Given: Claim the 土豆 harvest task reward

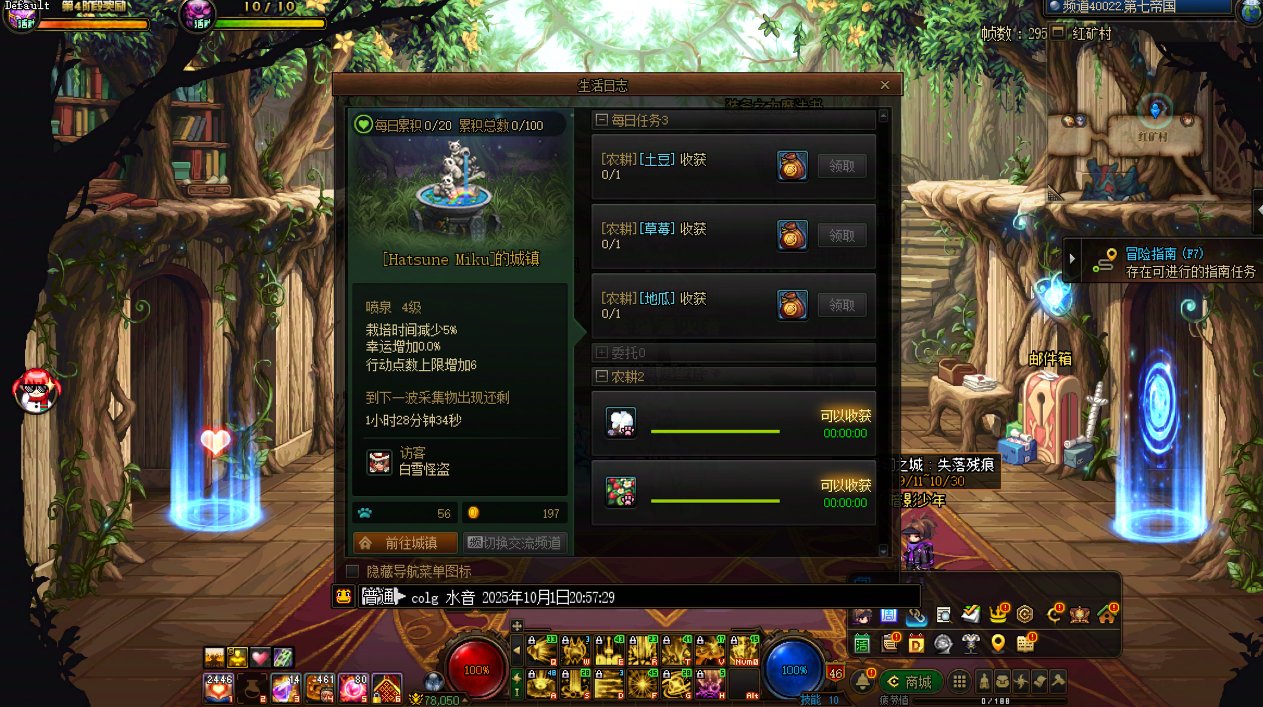Looking at the screenshot, I should pyautogui.click(x=842, y=166).
